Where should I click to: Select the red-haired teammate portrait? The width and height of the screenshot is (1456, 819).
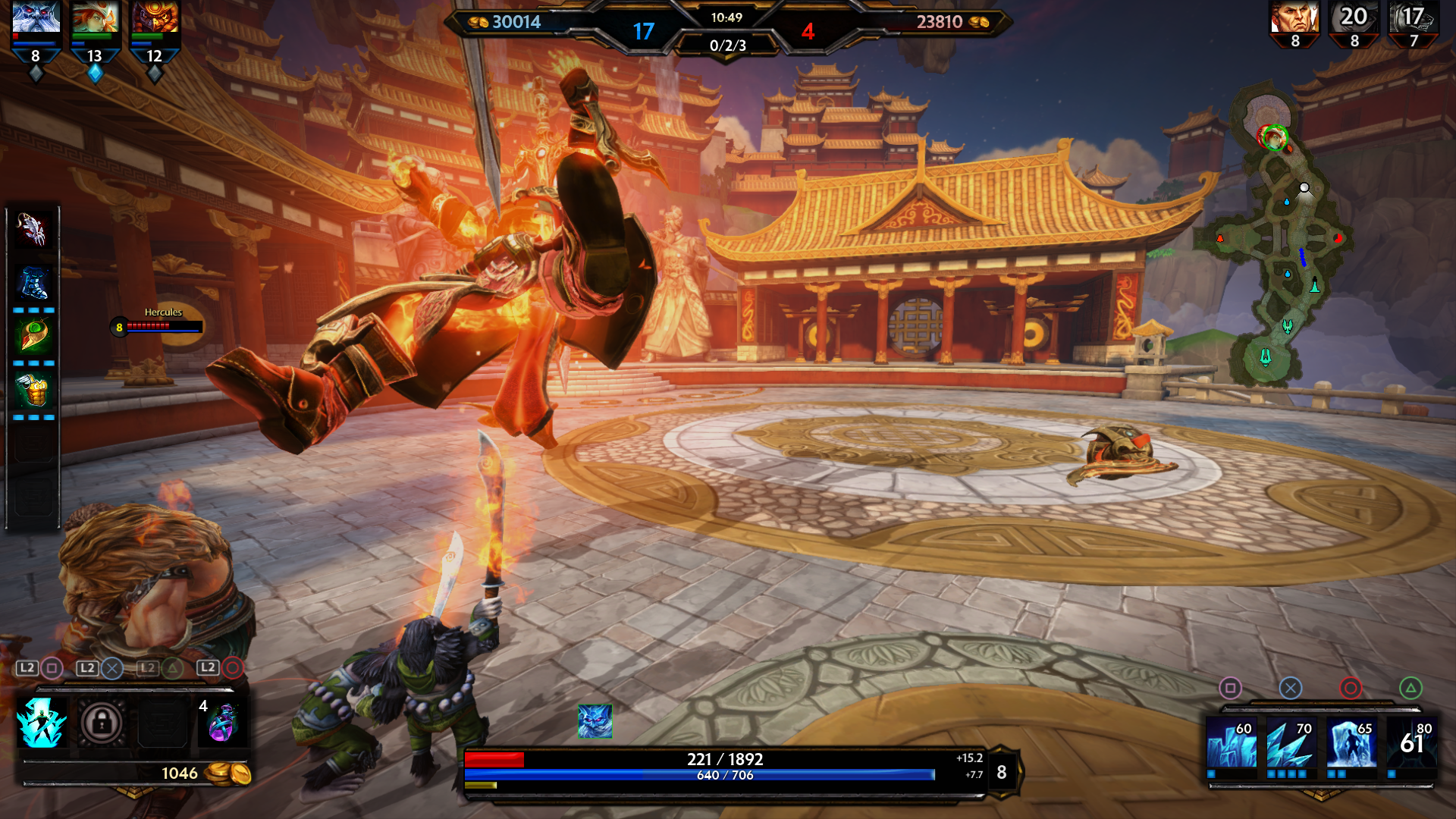96,17
